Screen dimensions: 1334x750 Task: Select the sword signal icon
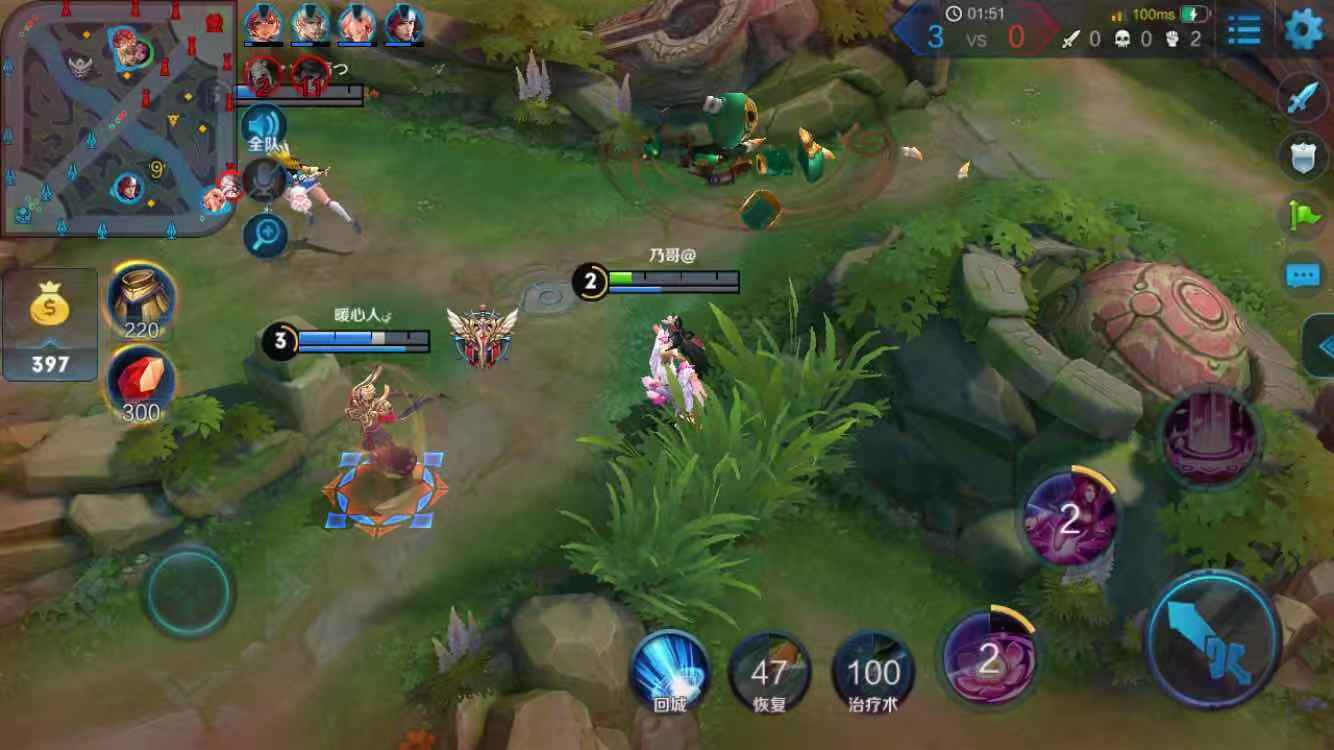[x=1304, y=99]
